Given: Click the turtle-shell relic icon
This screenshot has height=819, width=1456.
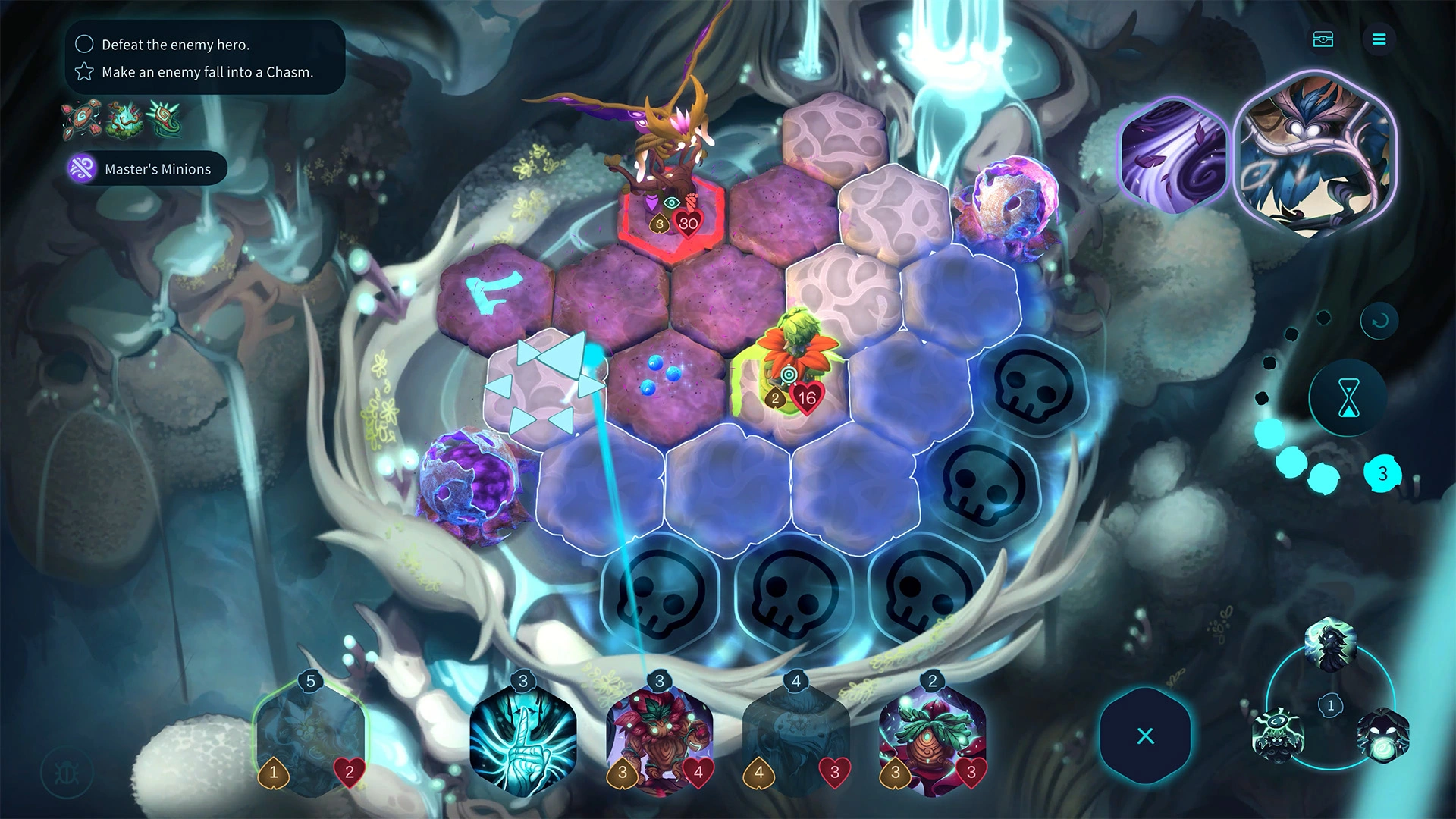Looking at the screenshot, I should tap(80, 120).
